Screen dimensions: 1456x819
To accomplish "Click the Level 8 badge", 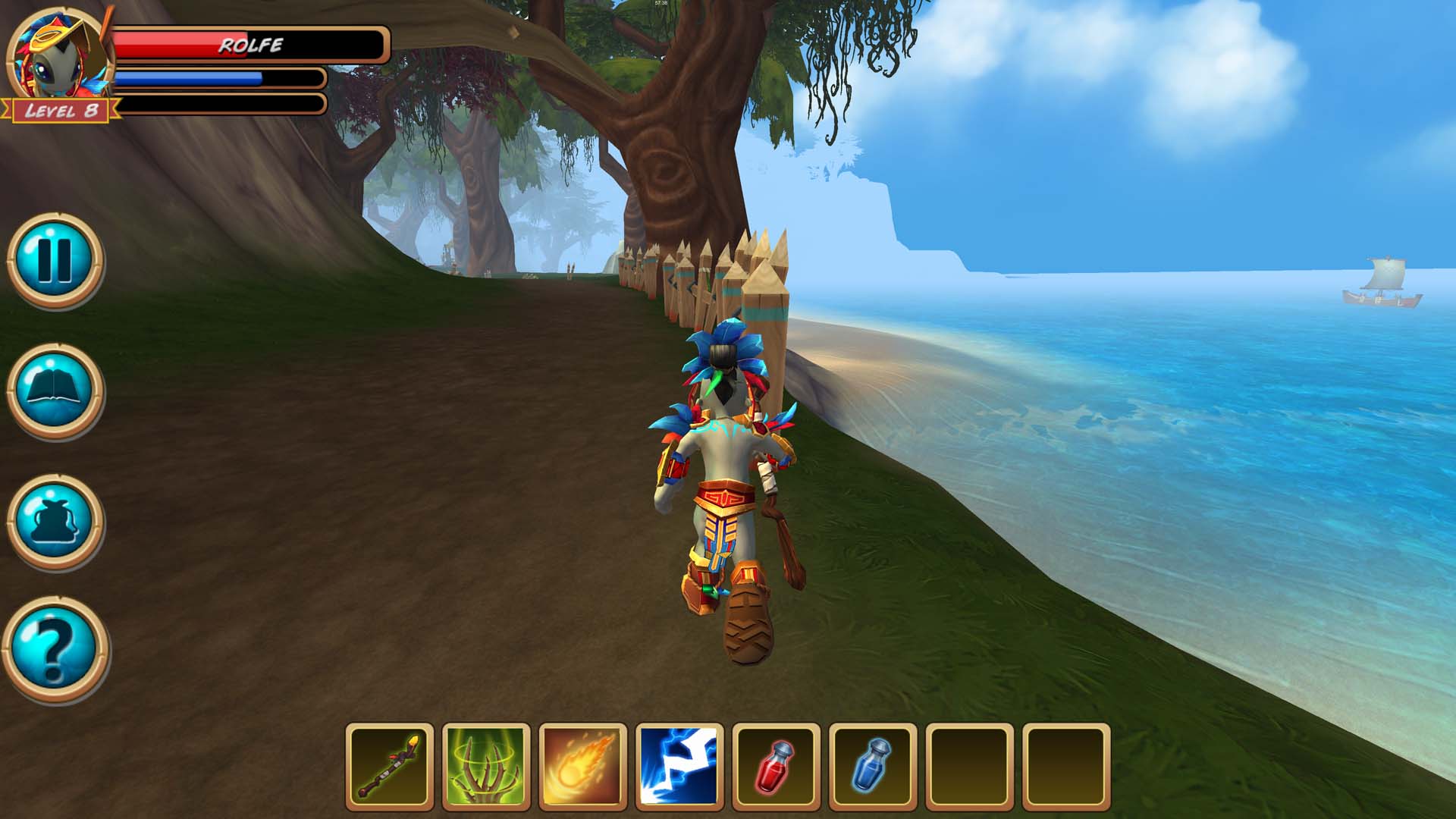I will pyautogui.click(x=61, y=111).
